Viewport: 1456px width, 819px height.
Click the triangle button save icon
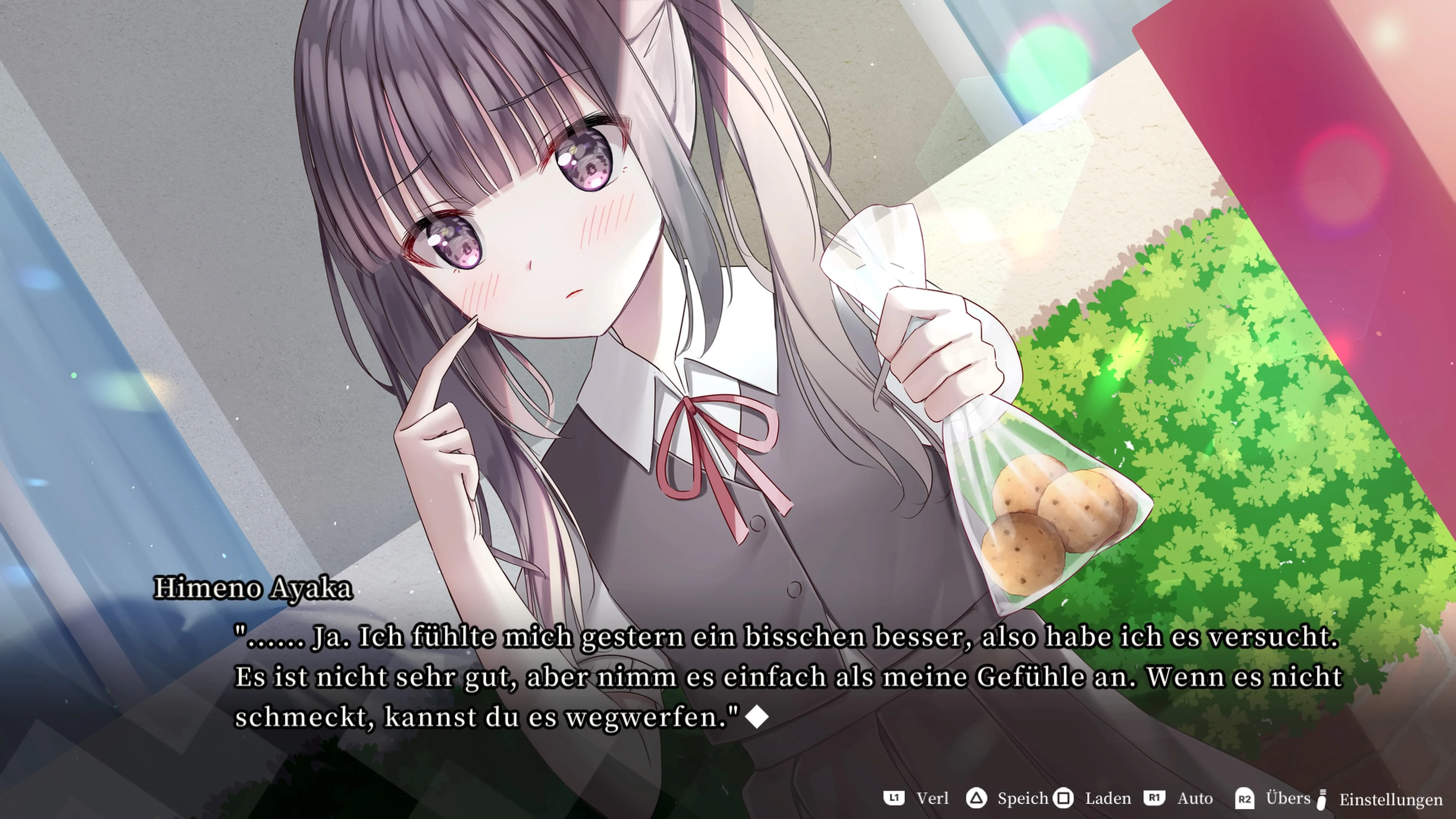(977, 799)
